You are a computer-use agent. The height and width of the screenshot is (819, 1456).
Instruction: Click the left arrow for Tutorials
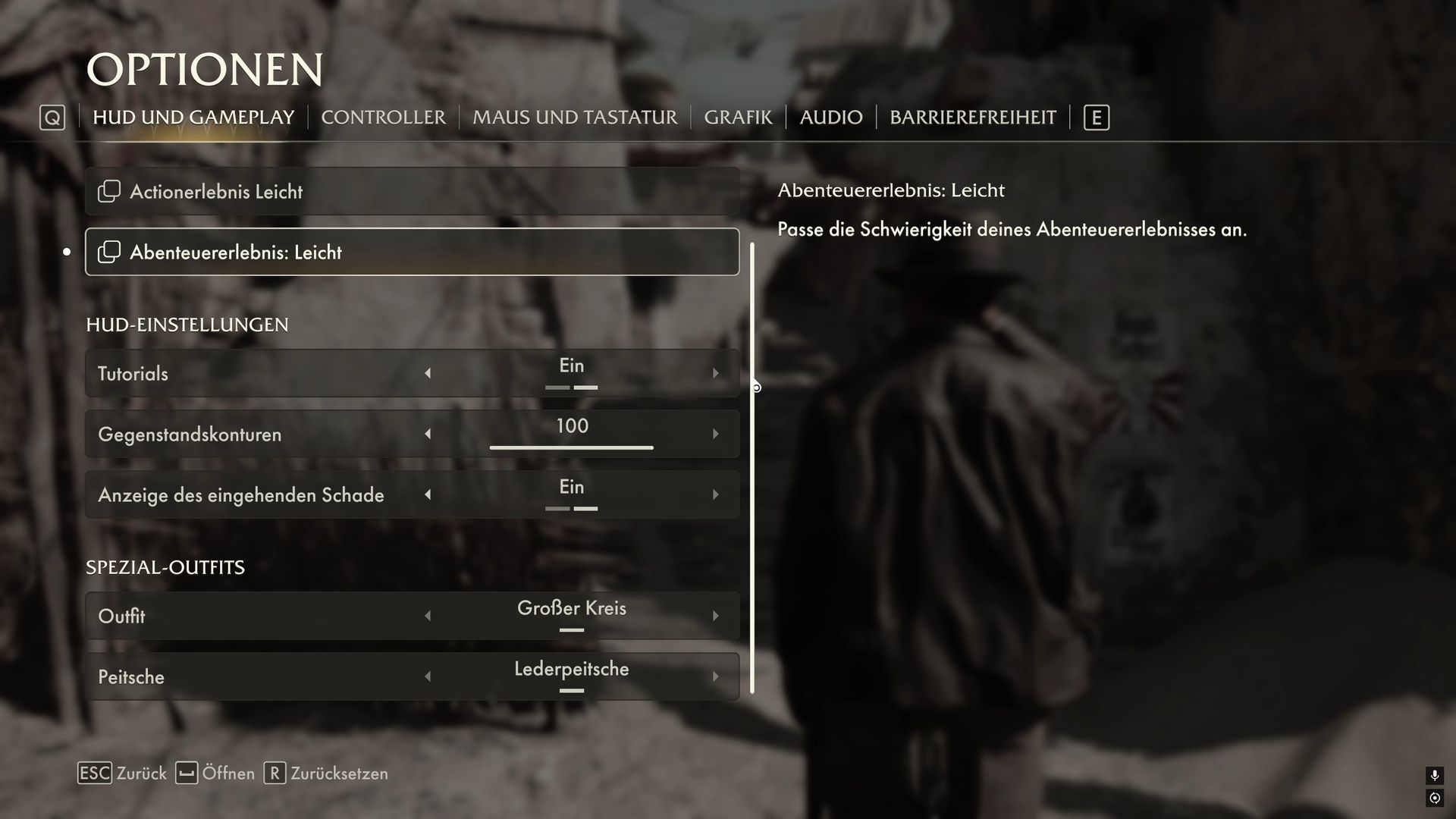428,373
